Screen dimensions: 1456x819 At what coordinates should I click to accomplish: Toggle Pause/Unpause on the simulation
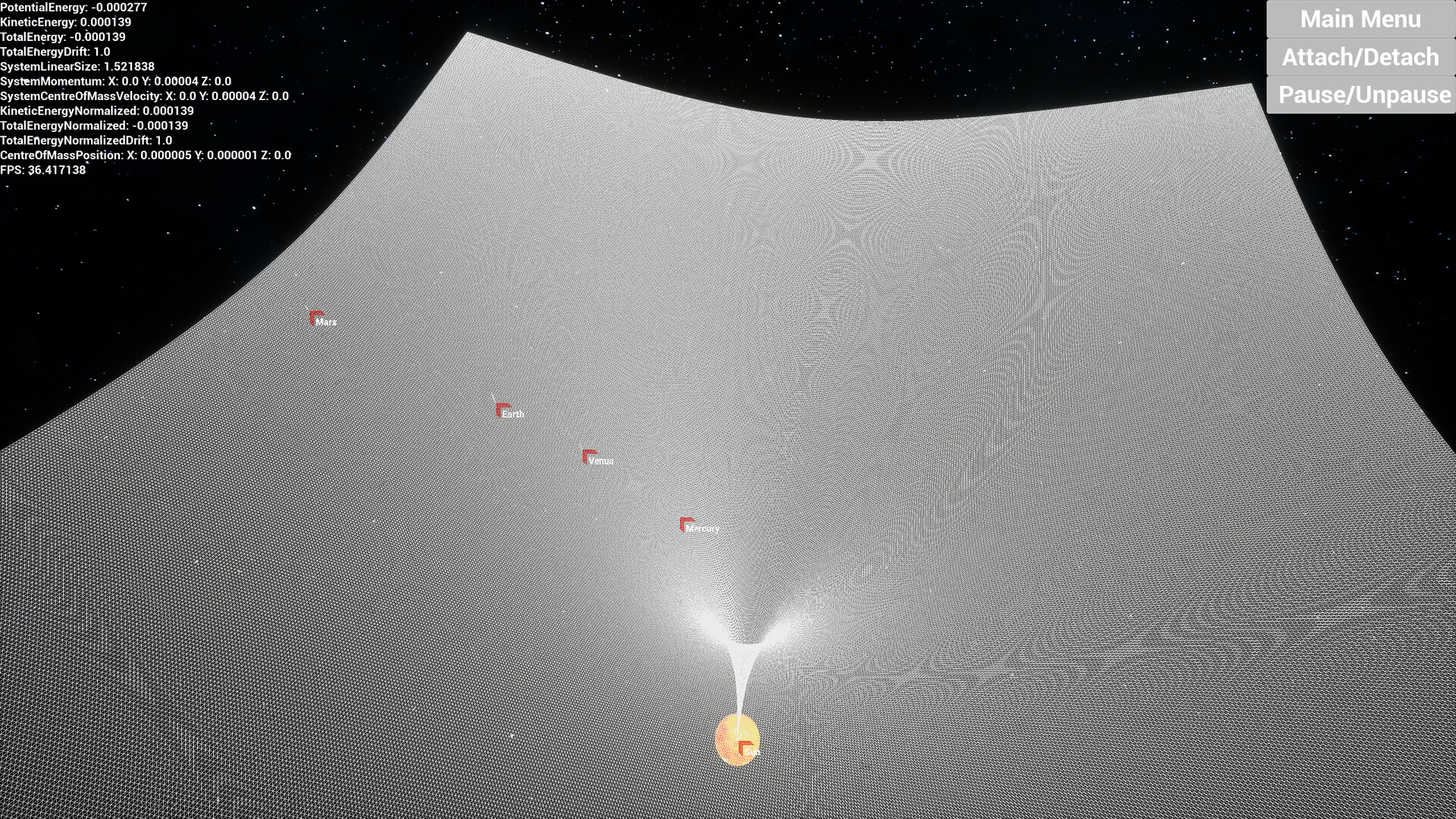(x=1361, y=96)
